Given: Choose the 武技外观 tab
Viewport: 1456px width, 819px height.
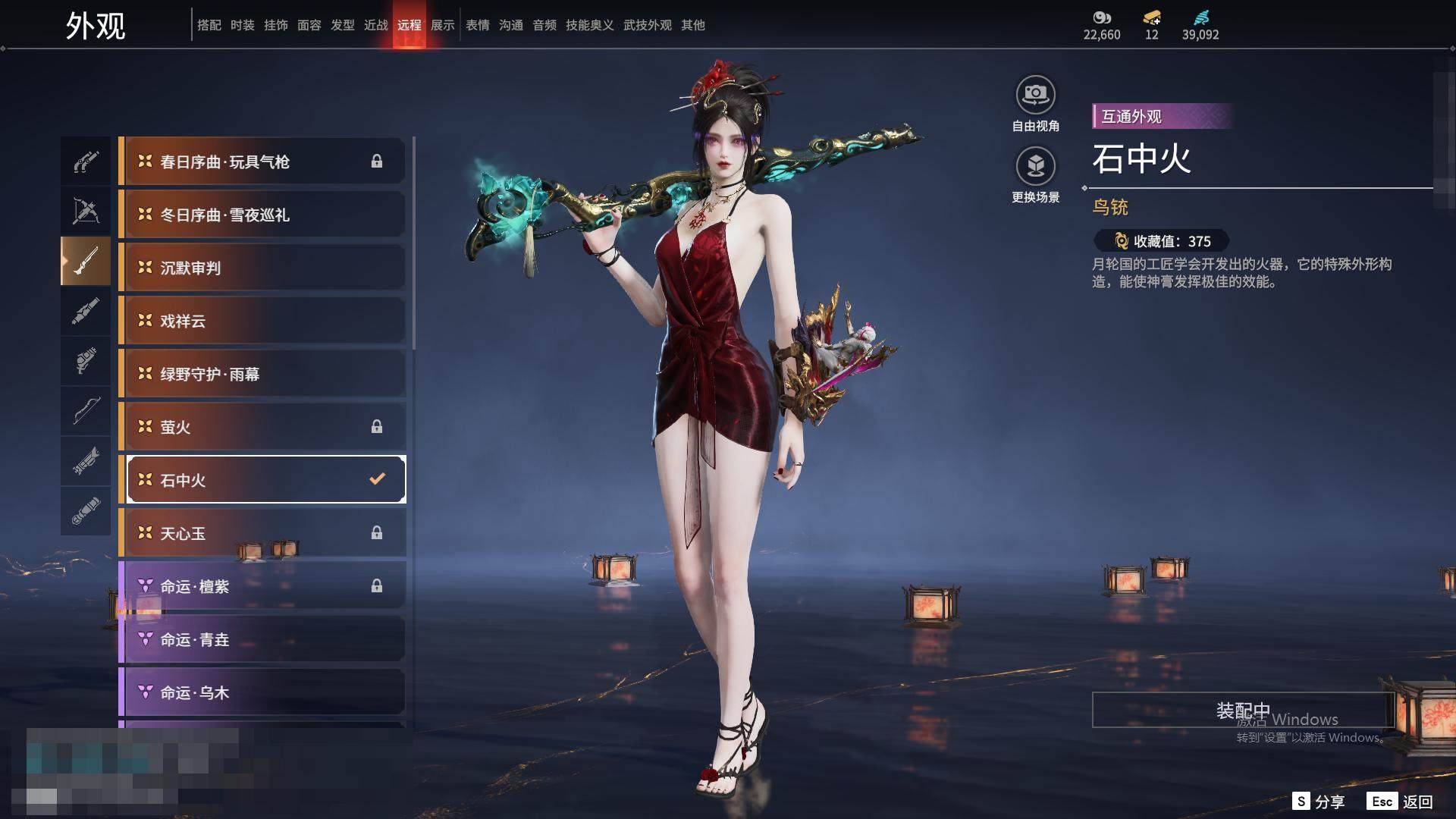Looking at the screenshot, I should [648, 25].
